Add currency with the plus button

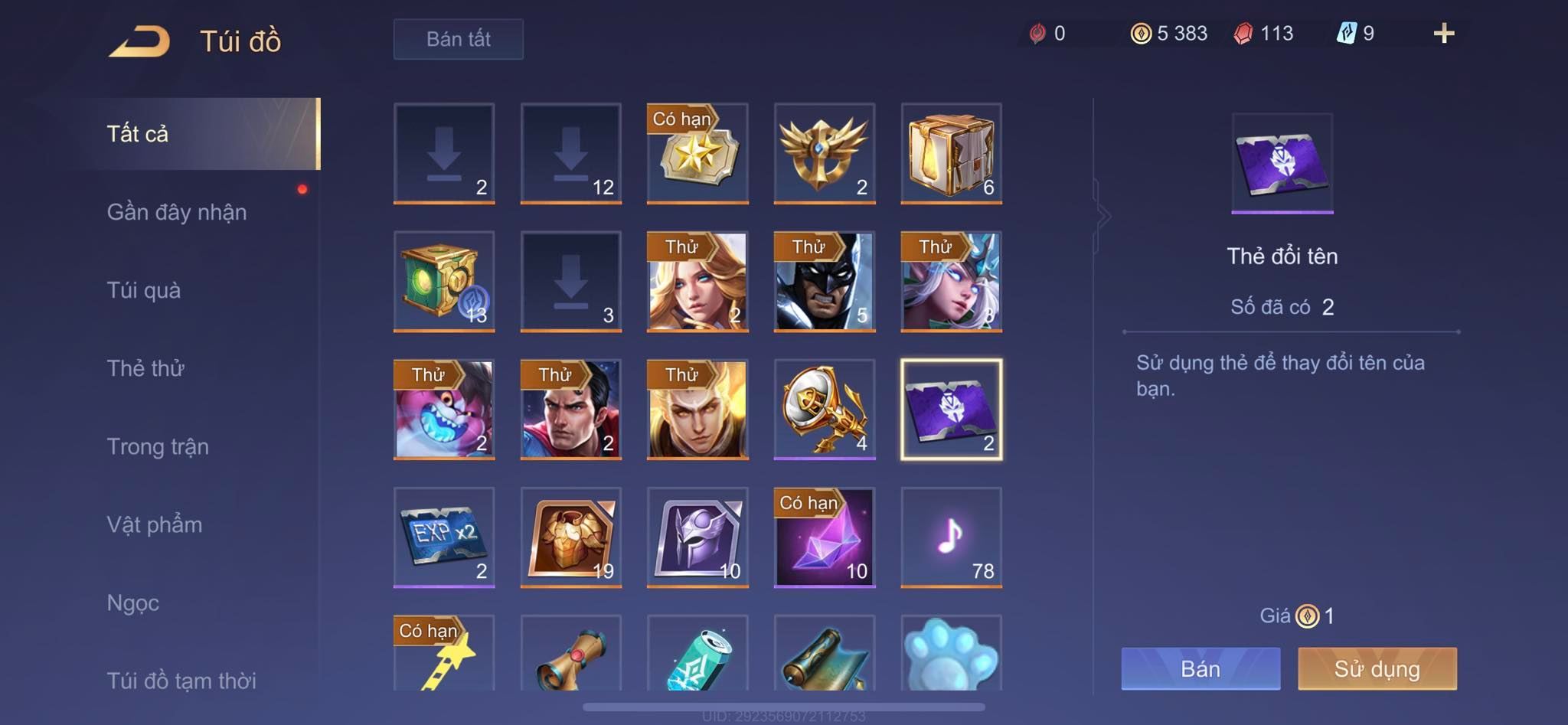click(1443, 33)
